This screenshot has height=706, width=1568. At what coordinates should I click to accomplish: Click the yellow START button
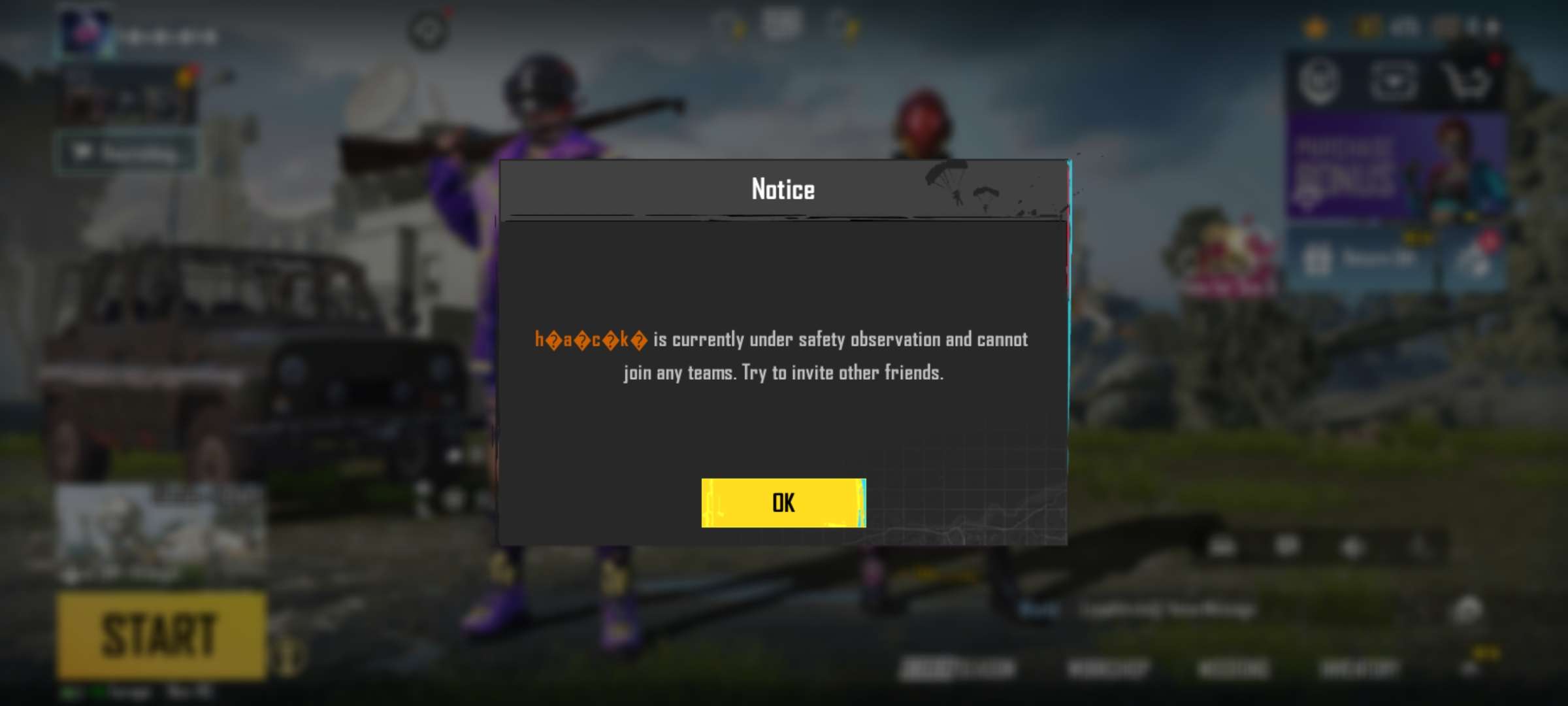(161, 635)
